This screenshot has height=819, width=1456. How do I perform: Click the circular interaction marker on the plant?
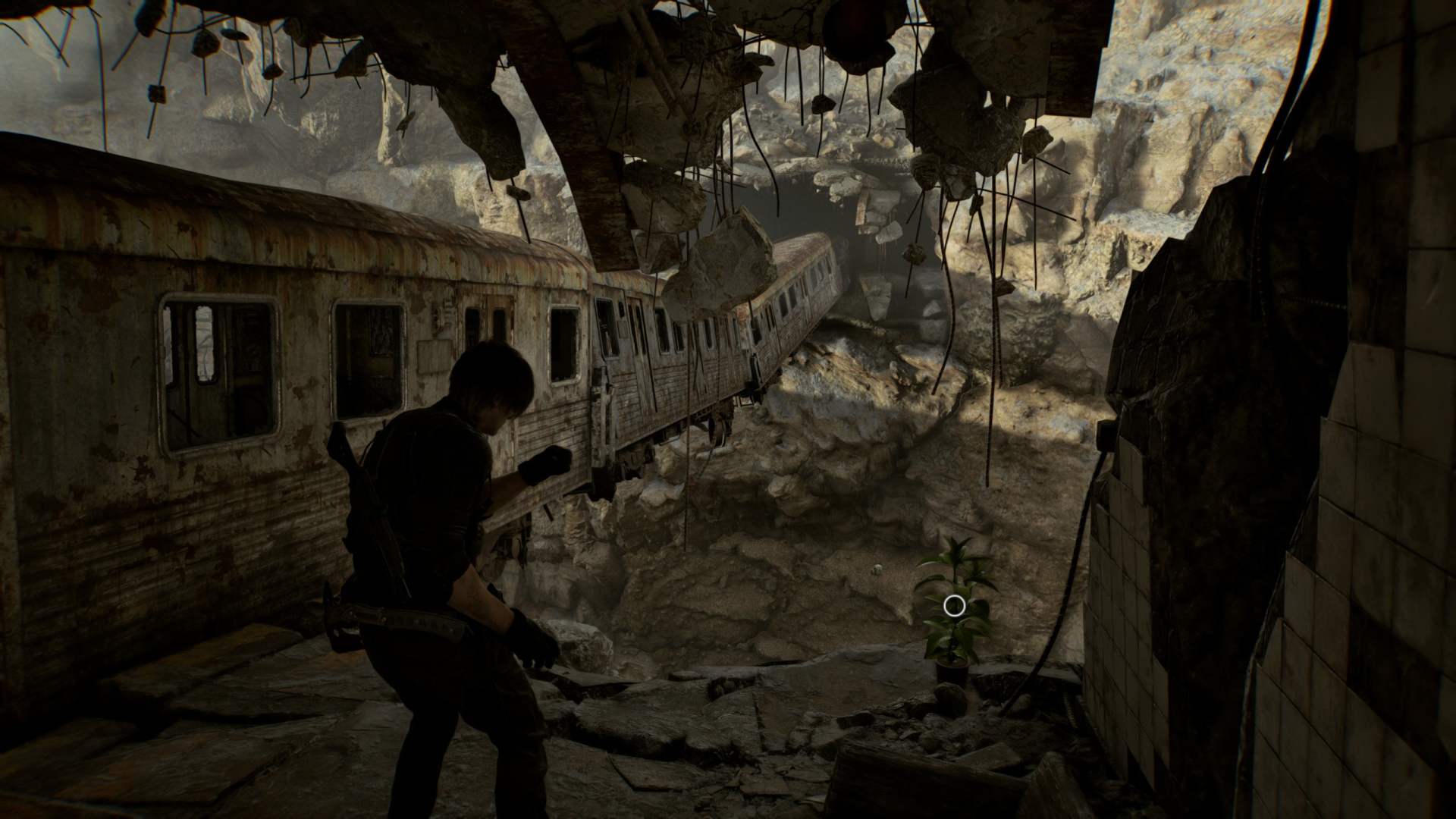955,605
